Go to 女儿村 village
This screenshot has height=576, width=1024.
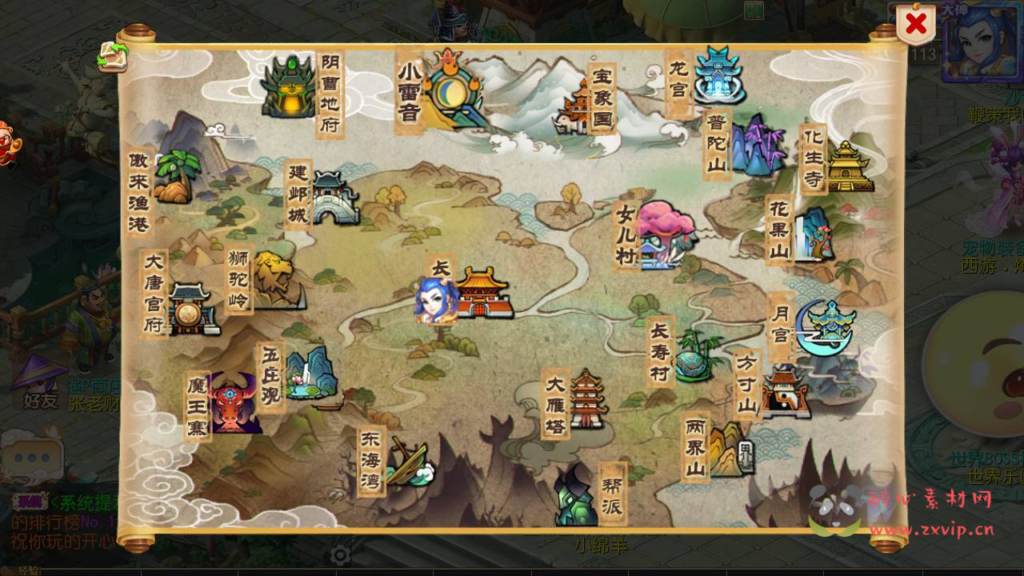click(664, 235)
